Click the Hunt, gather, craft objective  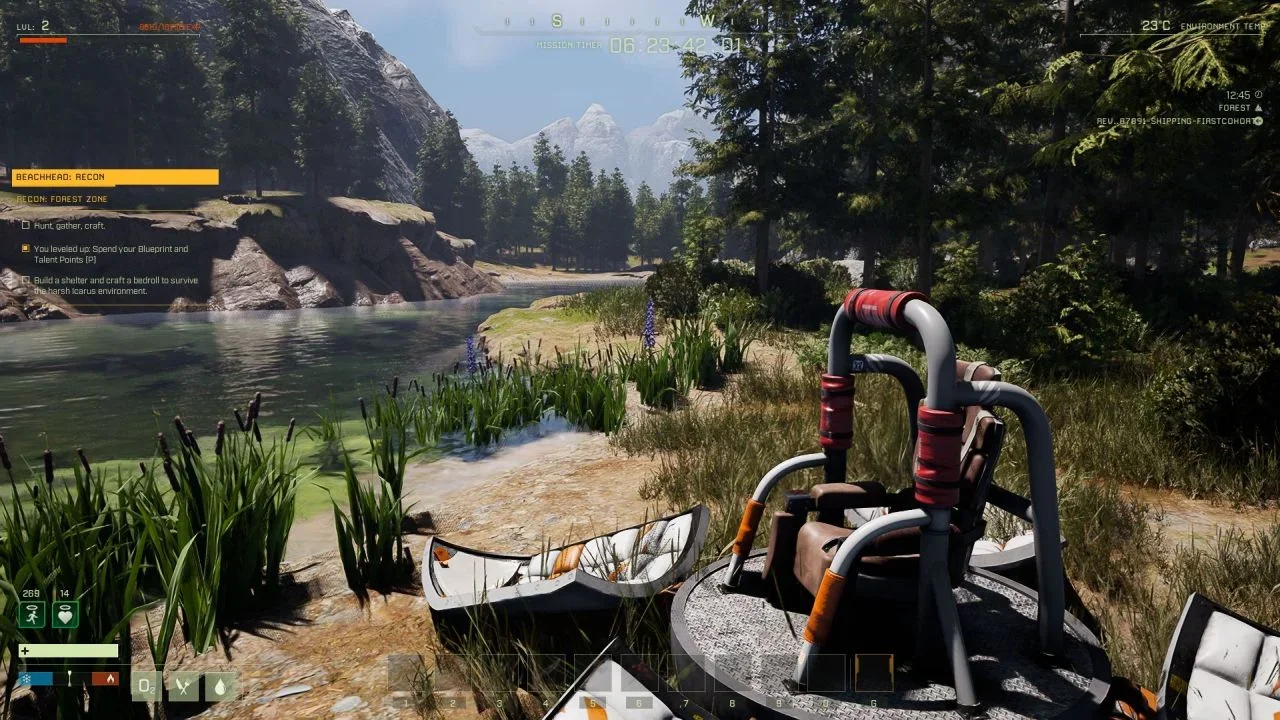point(68,226)
